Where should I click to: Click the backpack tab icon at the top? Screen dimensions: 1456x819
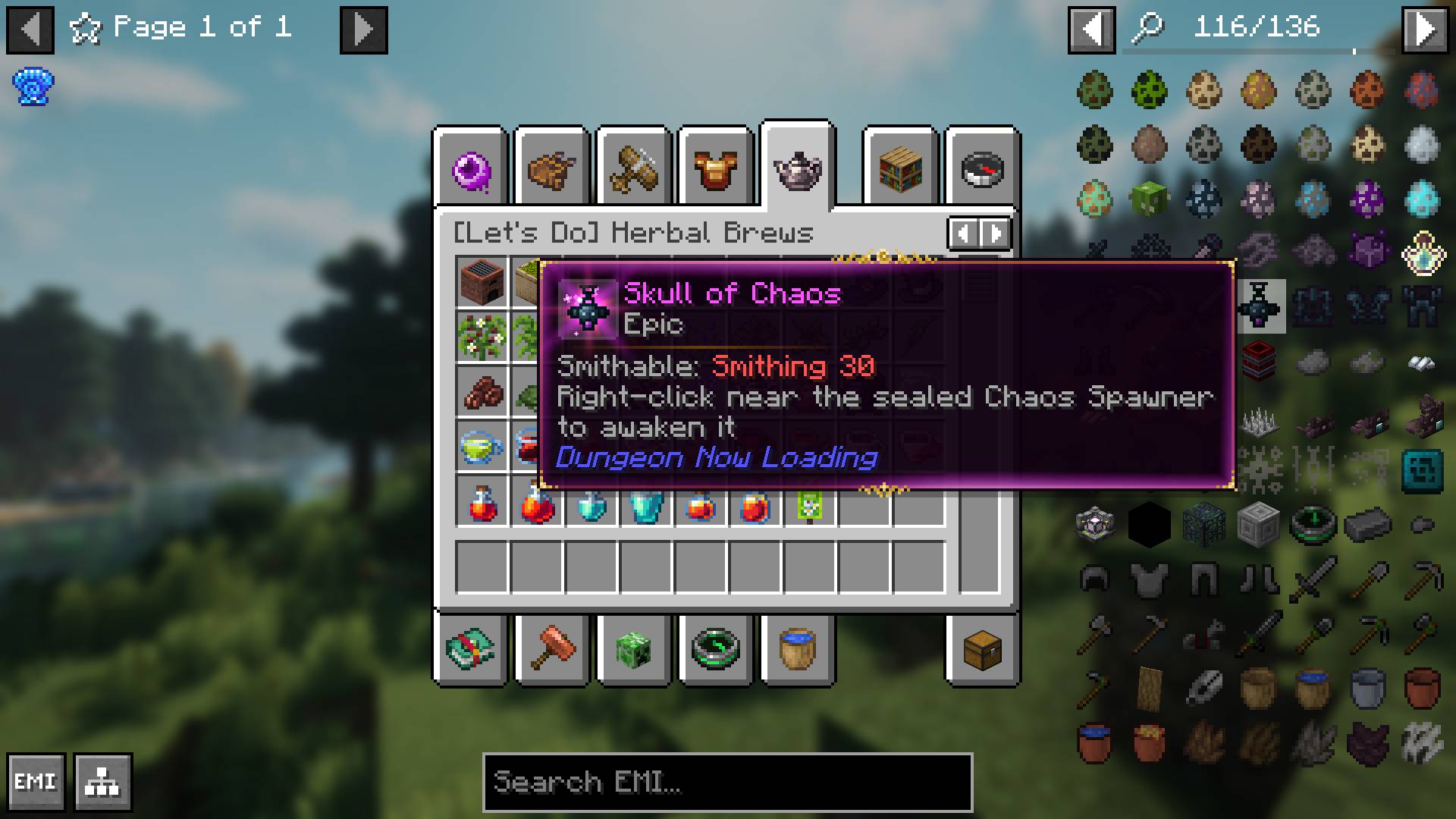pyautogui.click(x=551, y=168)
